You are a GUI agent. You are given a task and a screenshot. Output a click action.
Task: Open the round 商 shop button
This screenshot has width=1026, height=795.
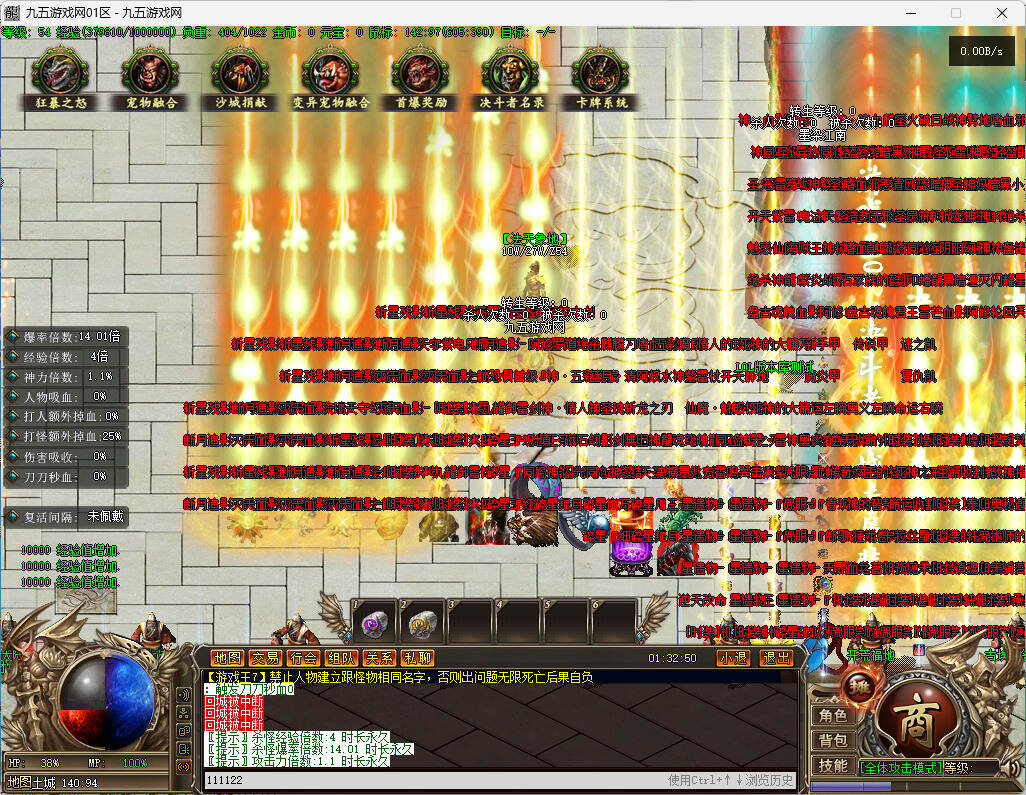click(915, 724)
